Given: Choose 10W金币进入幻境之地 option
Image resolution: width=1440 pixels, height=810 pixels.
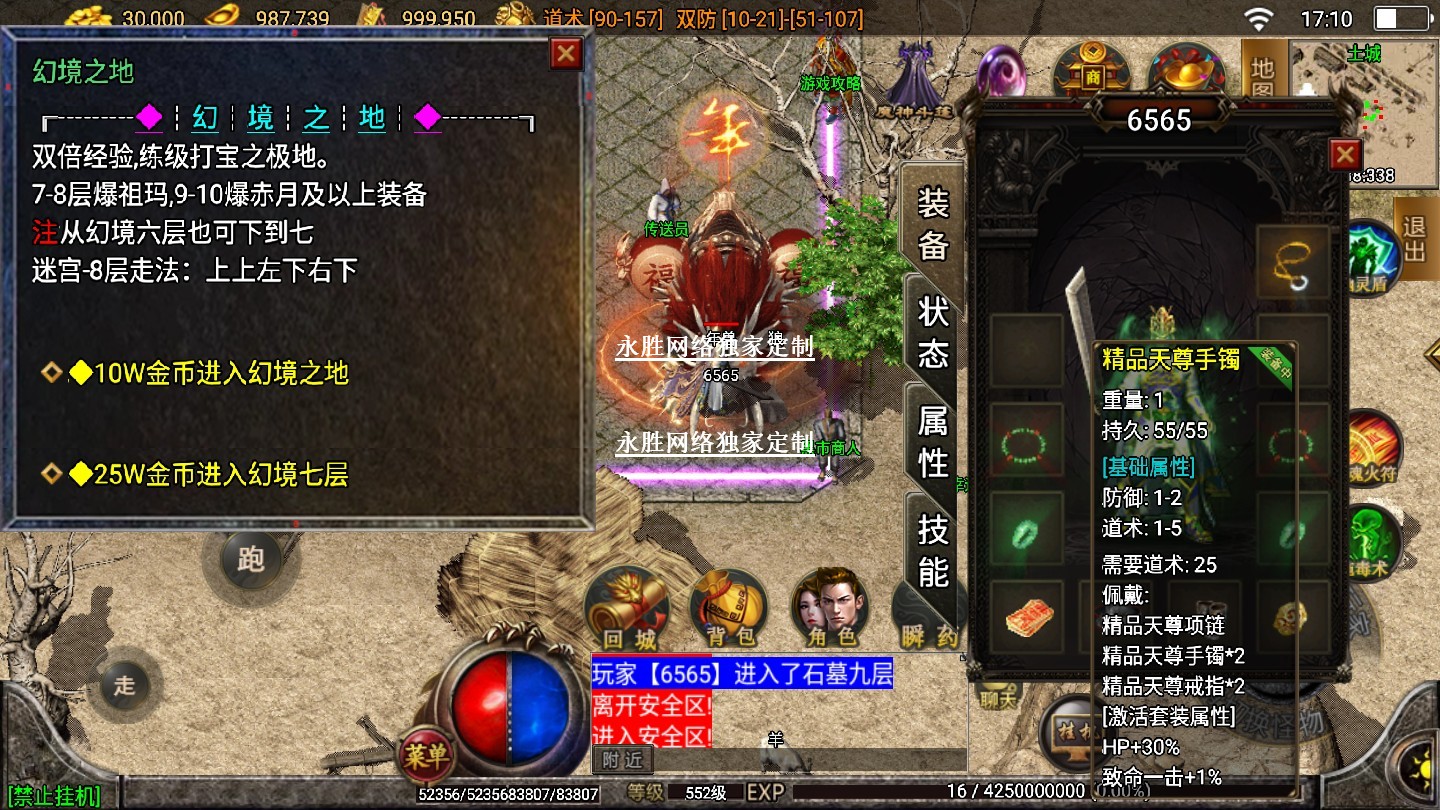Looking at the screenshot, I should (220, 373).
